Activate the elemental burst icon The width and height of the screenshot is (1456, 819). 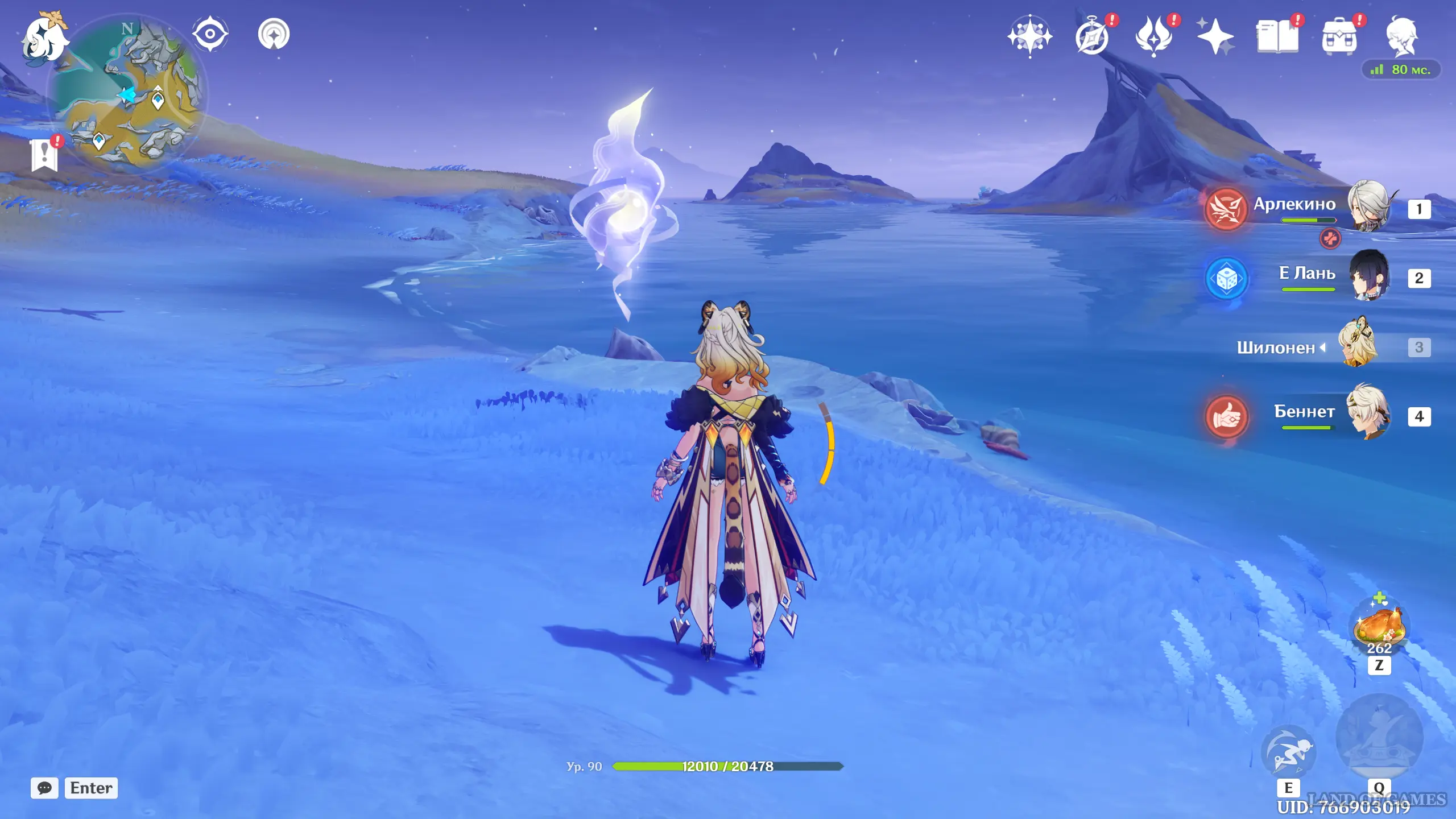(x=1379, y=737)
